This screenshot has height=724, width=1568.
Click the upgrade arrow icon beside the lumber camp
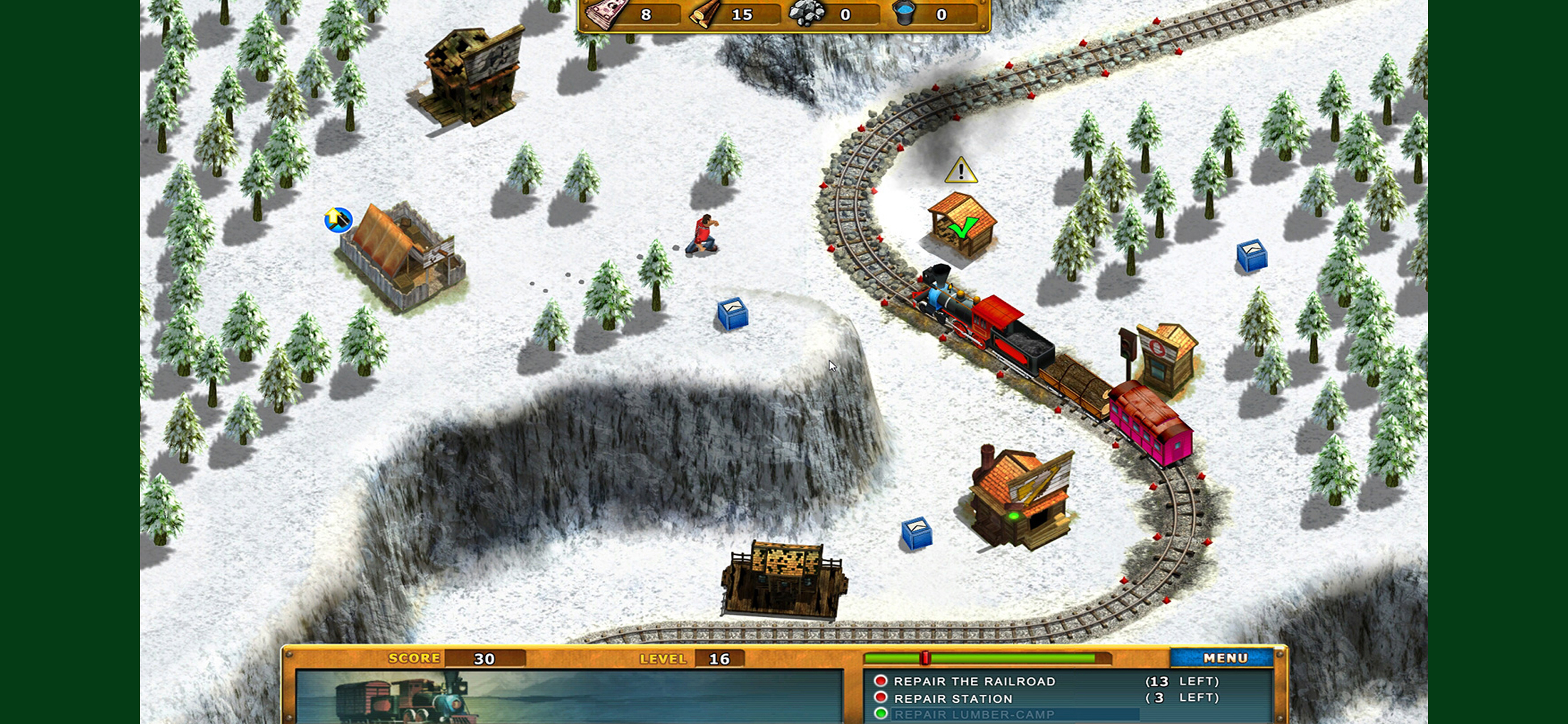click(x=338, y=219)
